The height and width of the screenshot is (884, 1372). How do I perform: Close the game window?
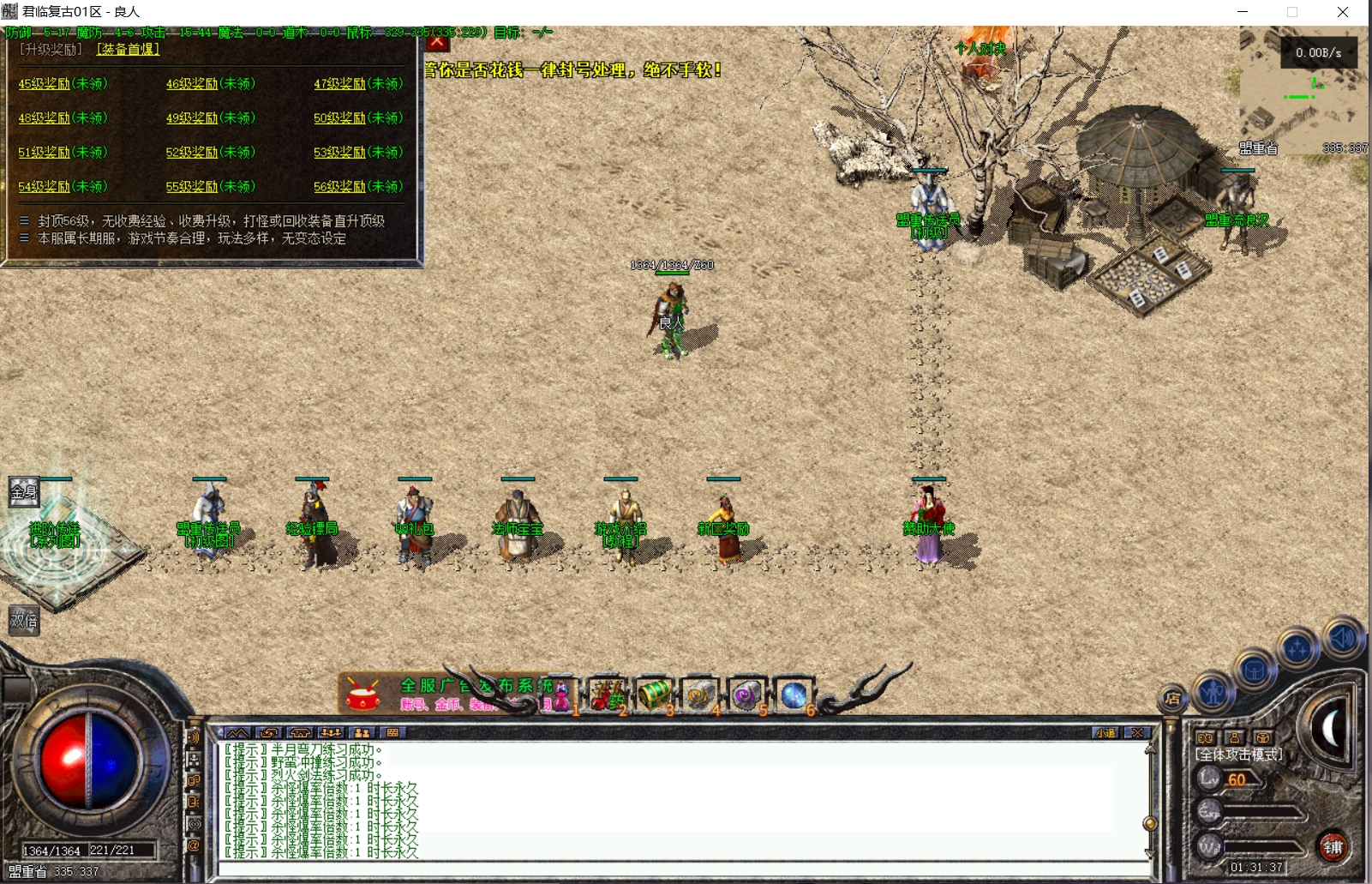click(x=1343, y=12)
